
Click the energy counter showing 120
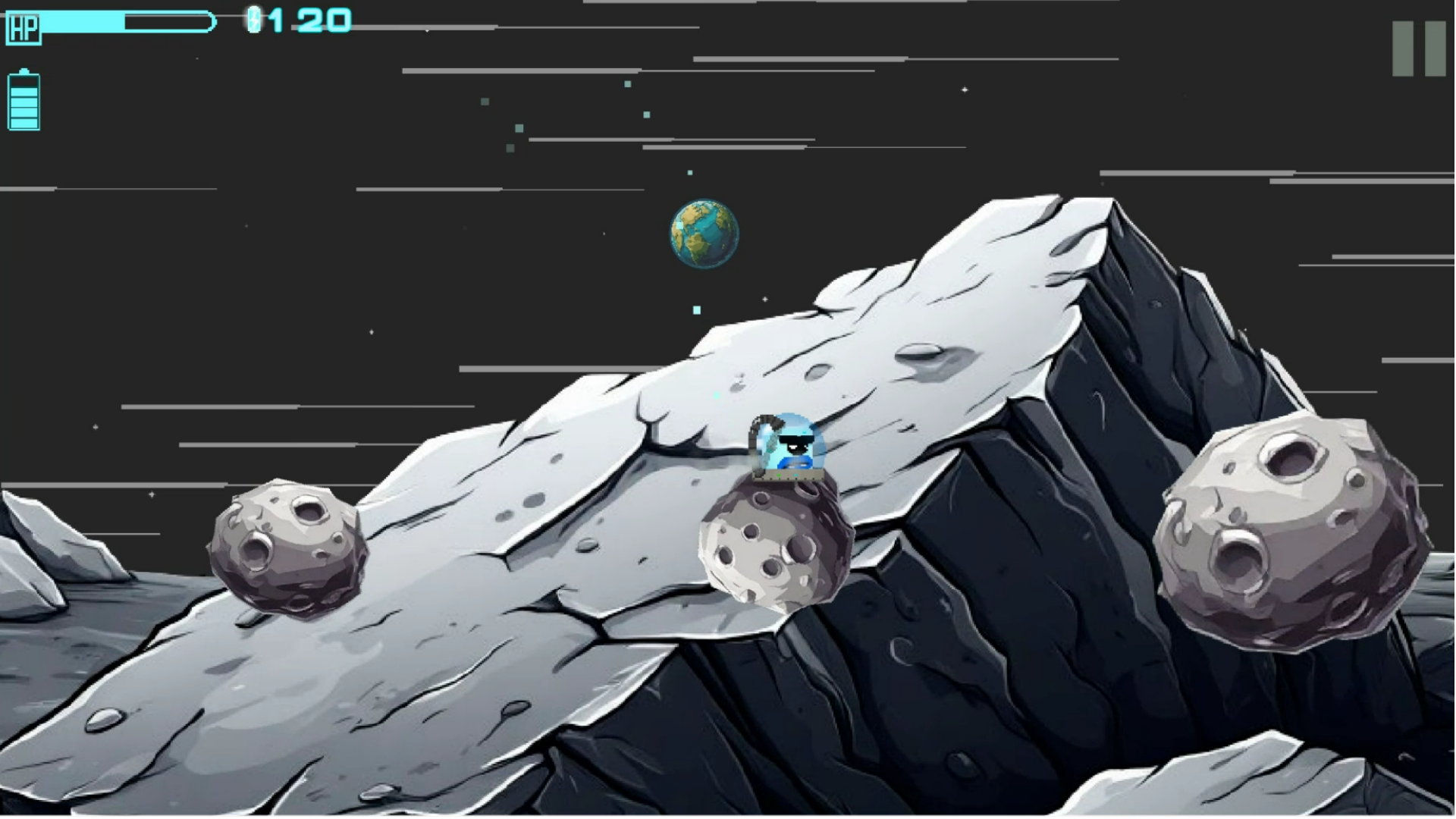[x=311, y=19]
